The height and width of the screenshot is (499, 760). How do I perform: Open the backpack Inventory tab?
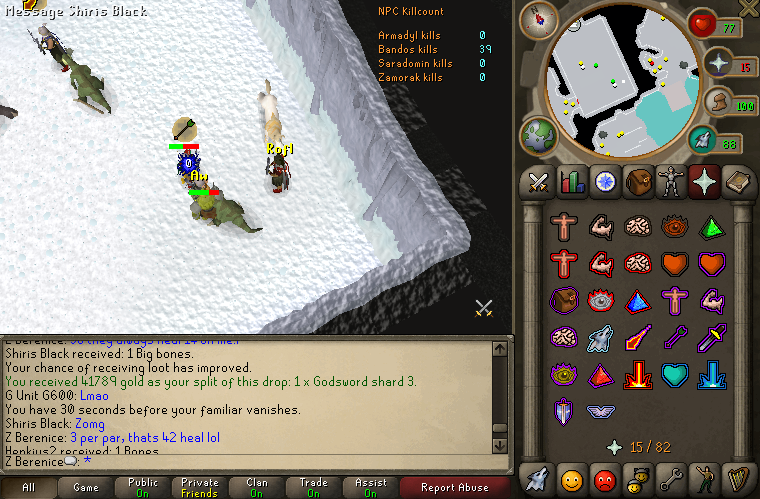(x=637, y=182)
